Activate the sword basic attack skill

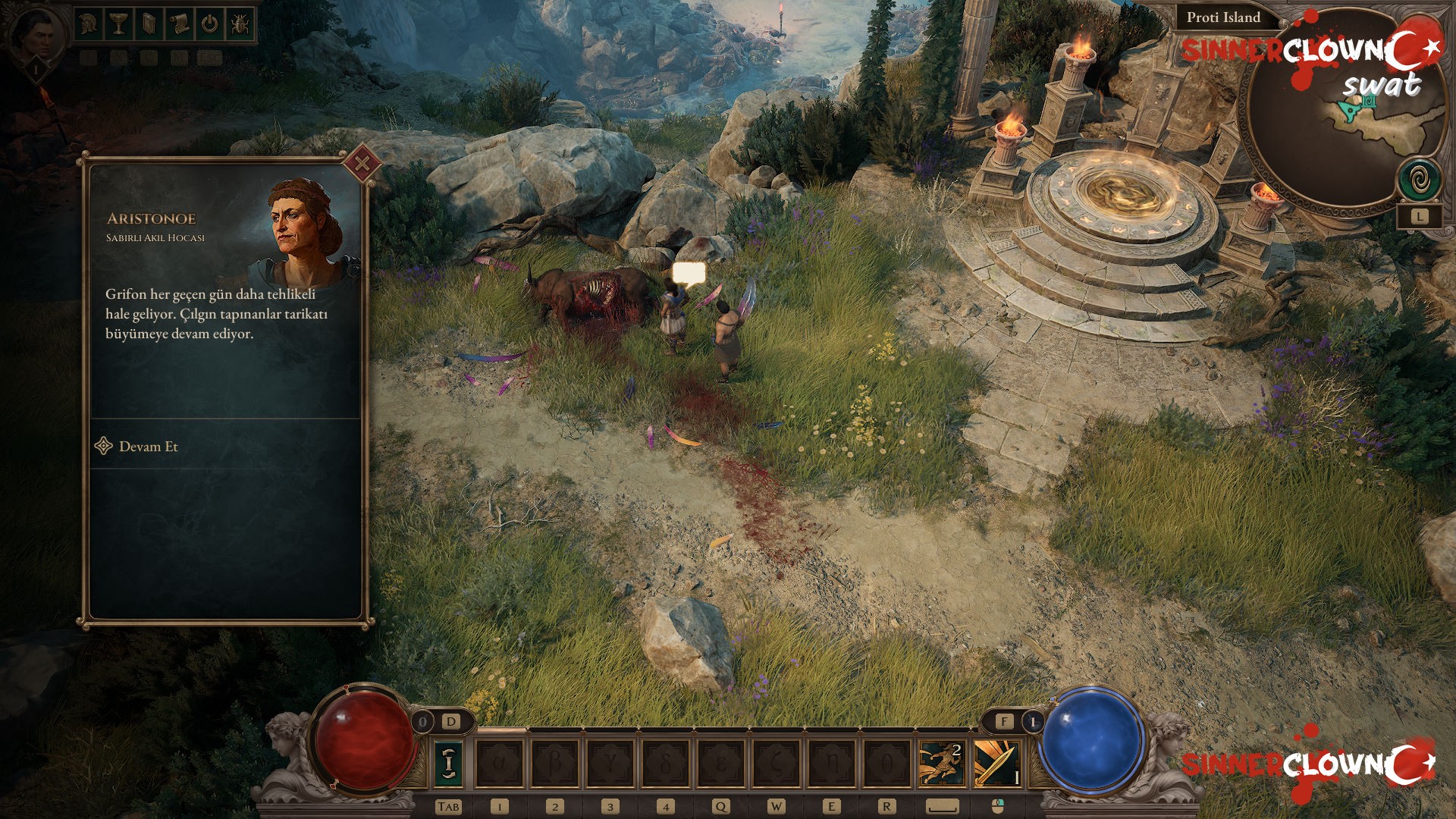point(996,763)
